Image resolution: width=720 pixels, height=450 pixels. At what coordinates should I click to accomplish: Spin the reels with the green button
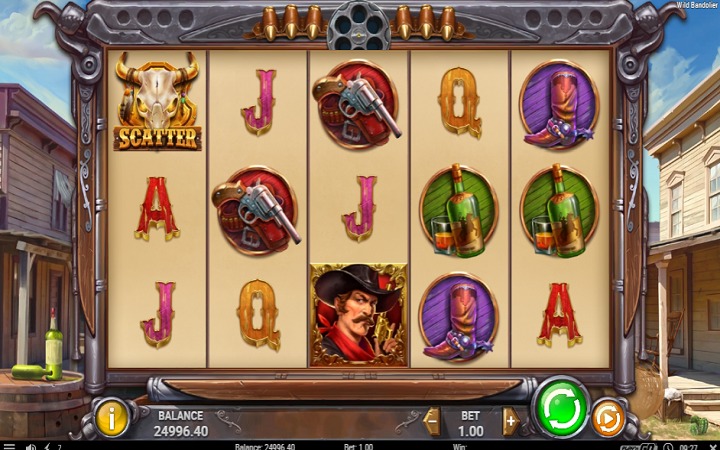click(561, 407)
